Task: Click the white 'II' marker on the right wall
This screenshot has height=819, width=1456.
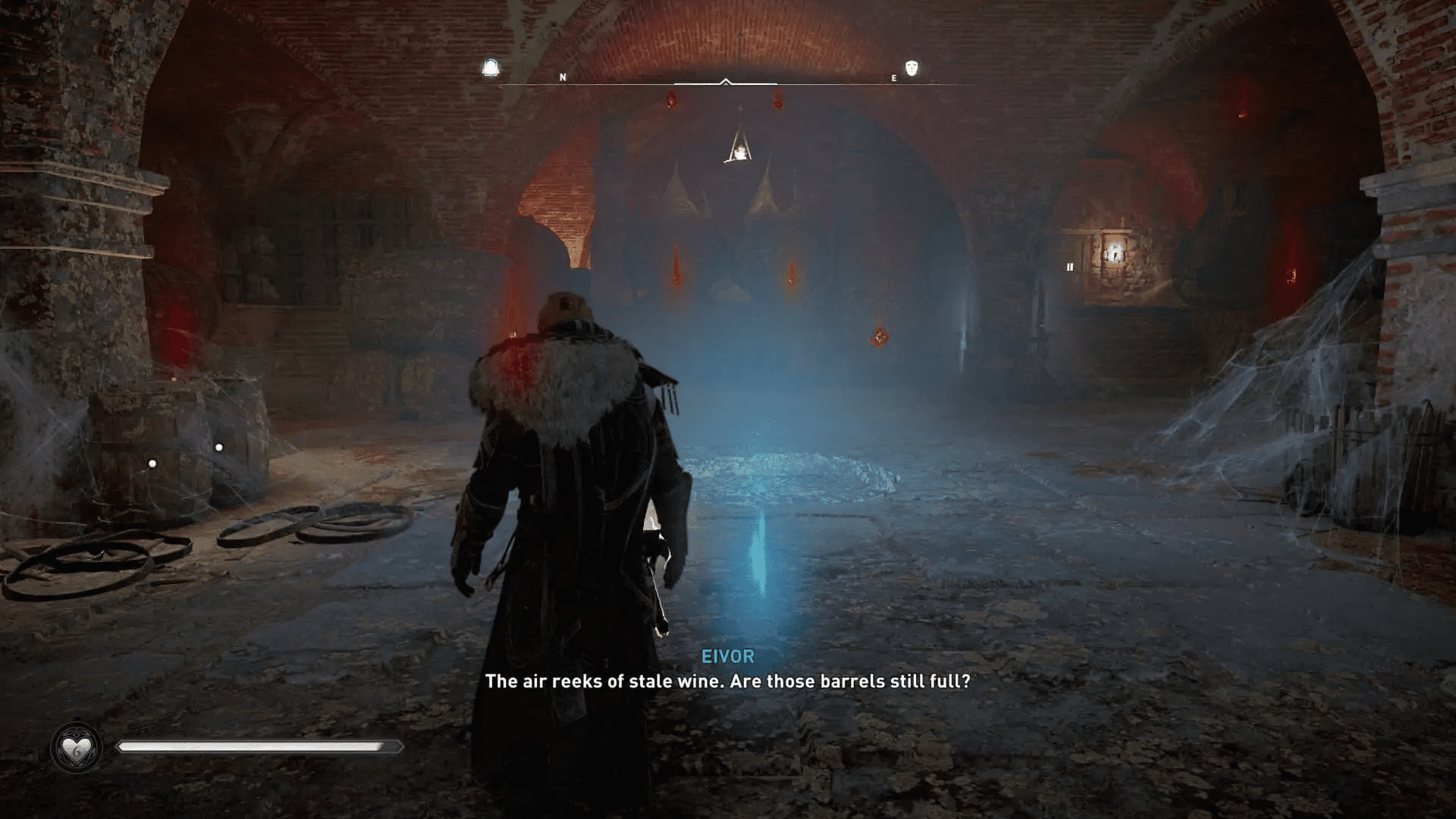Action: pyautogui.click(x=1070, y=266)
